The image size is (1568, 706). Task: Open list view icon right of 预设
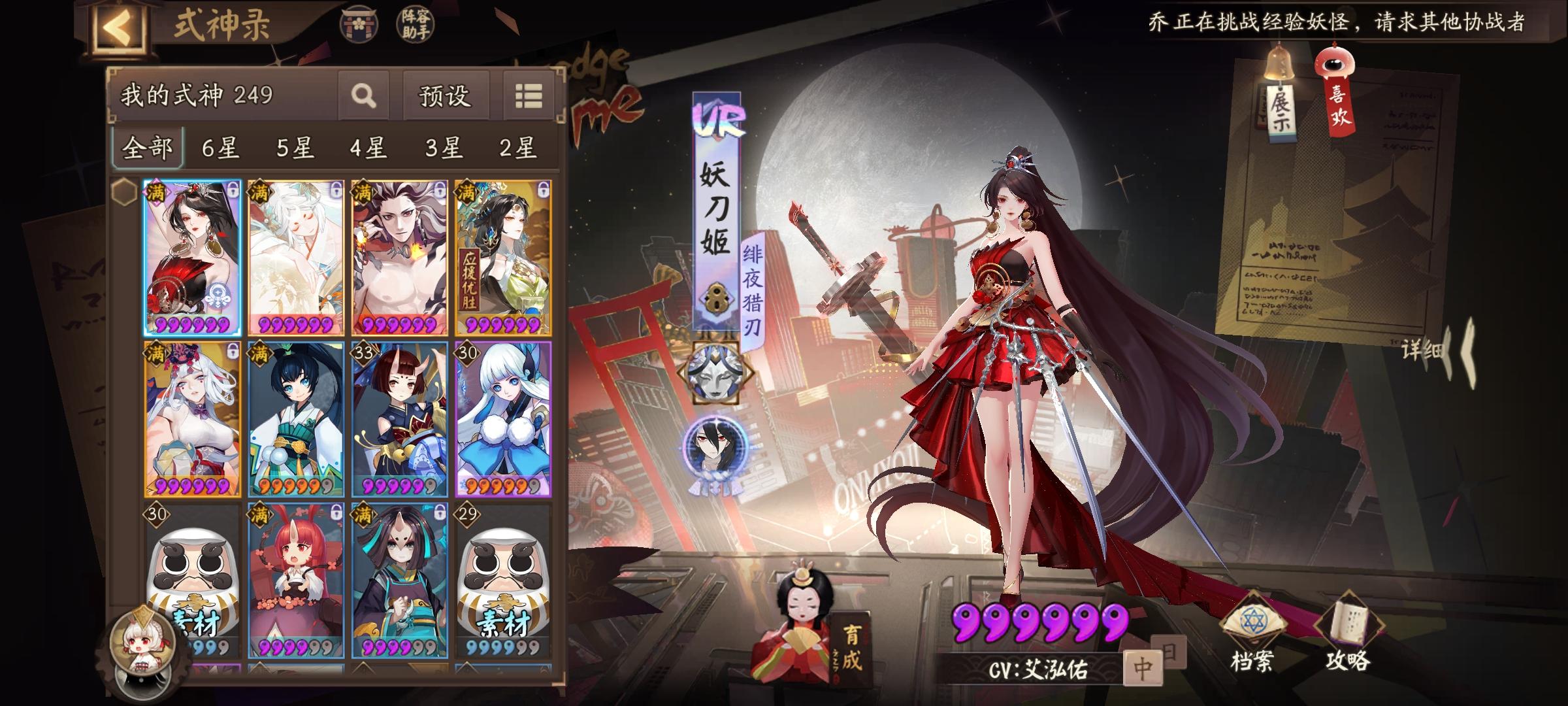click(529, 97)
